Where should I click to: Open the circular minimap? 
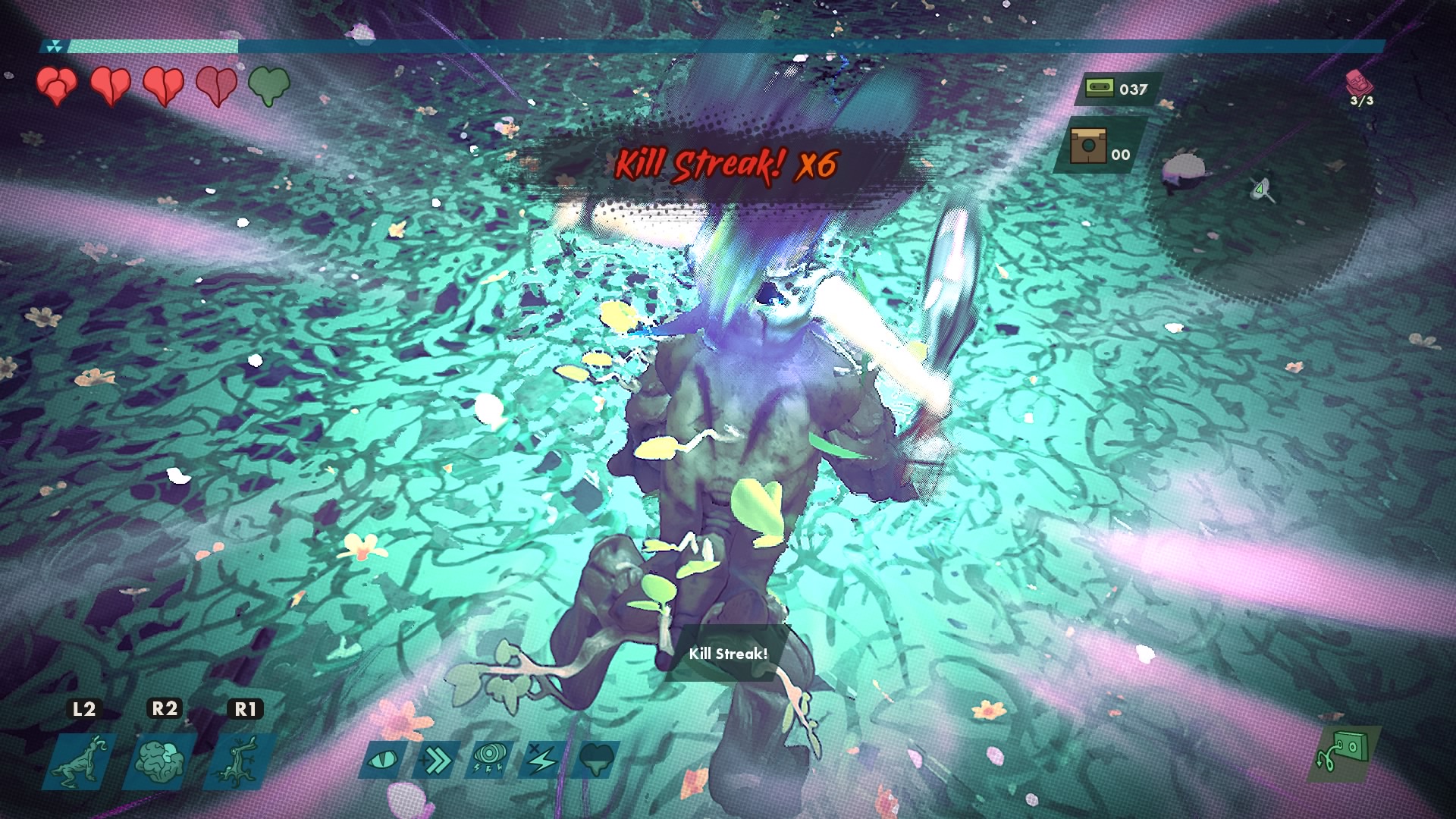click(1259, 190)
